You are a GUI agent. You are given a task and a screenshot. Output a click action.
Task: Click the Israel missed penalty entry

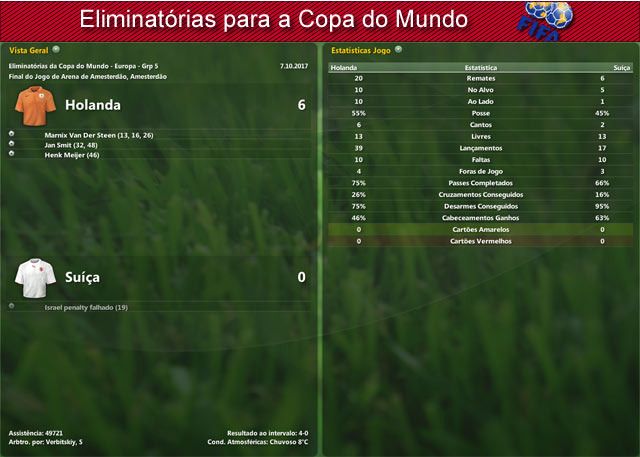tap(86, 307)
